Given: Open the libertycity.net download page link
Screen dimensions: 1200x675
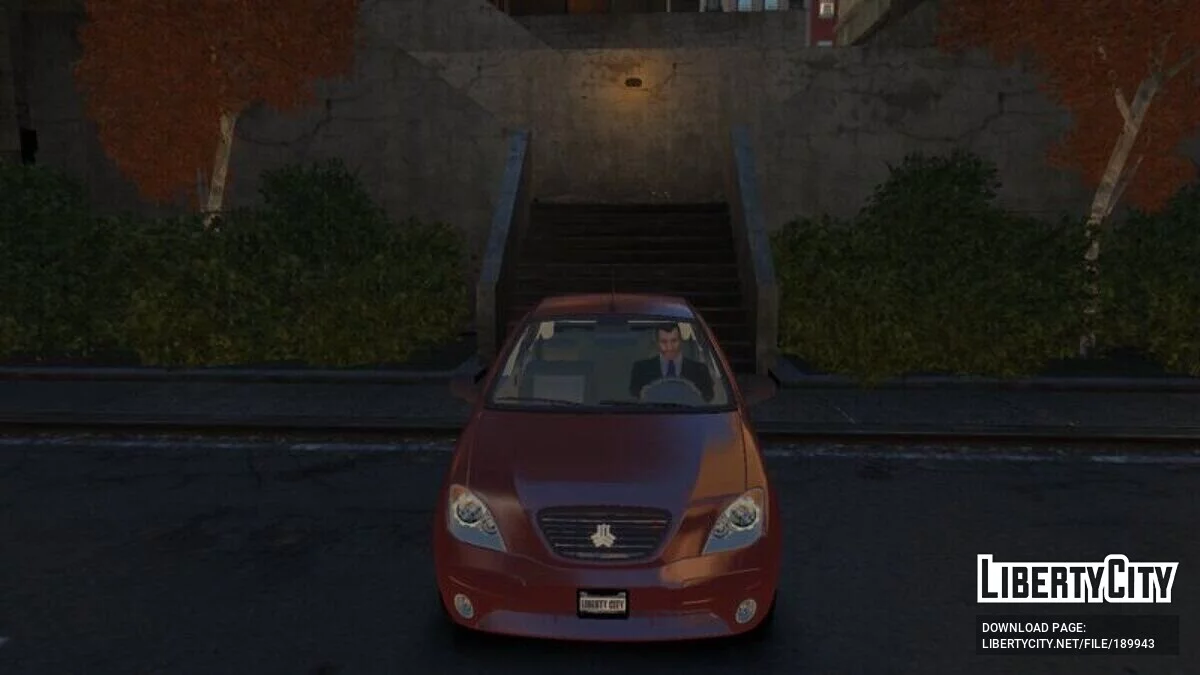Looking at the screenshot, I should [x=1067, y=643].
